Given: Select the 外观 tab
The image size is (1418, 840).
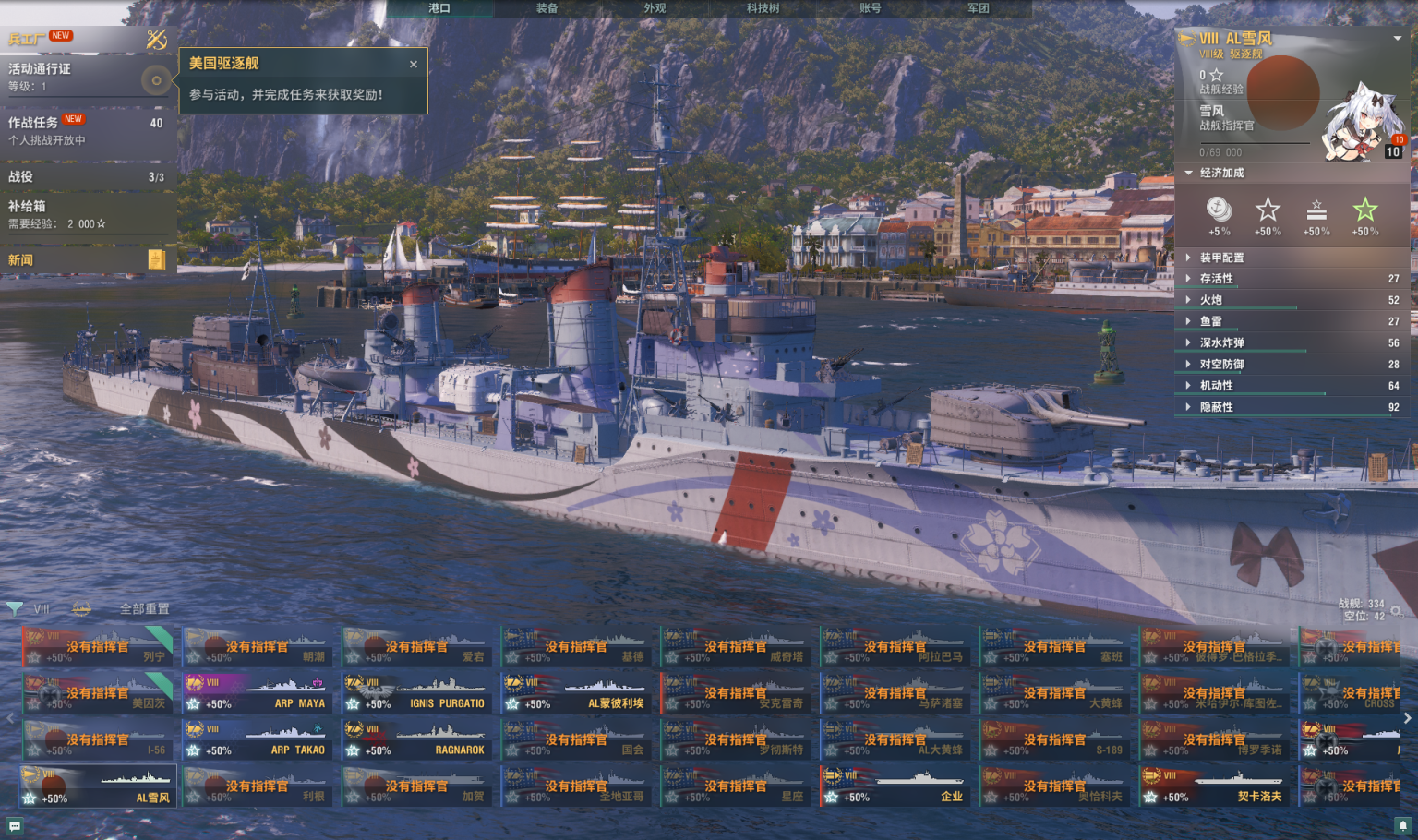Looking at the screenshot, I should pyautogui.click(x=655, y=8).
